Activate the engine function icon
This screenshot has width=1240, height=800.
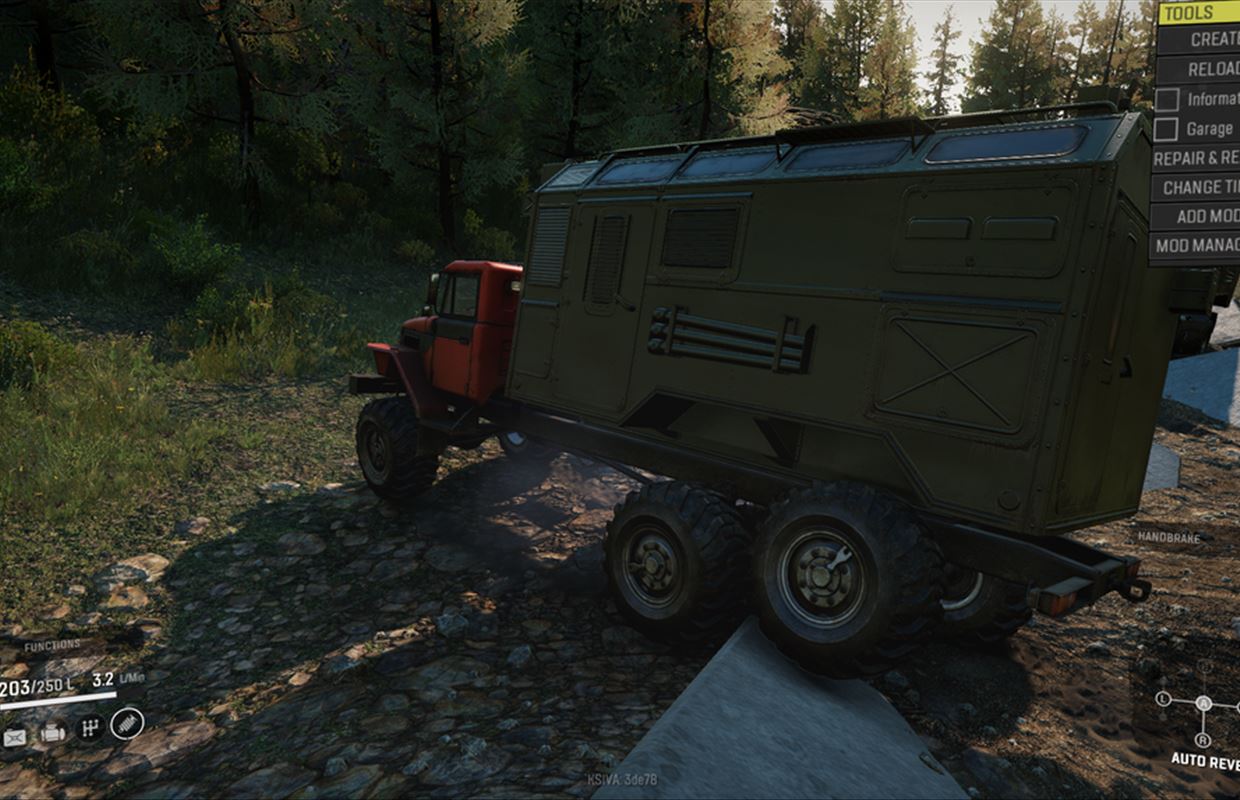coord(53,735)
